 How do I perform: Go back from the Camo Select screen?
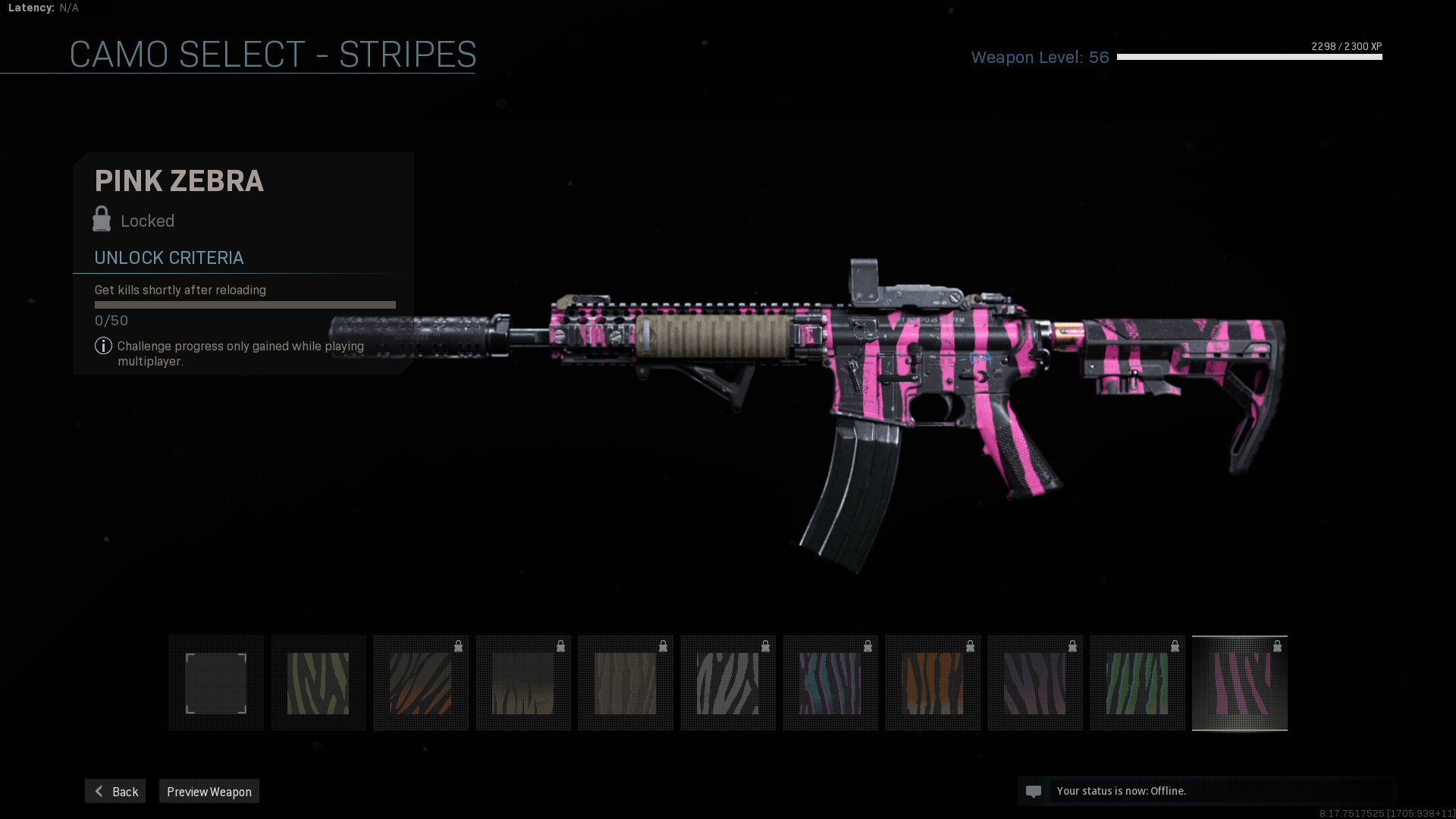[115, 791]
